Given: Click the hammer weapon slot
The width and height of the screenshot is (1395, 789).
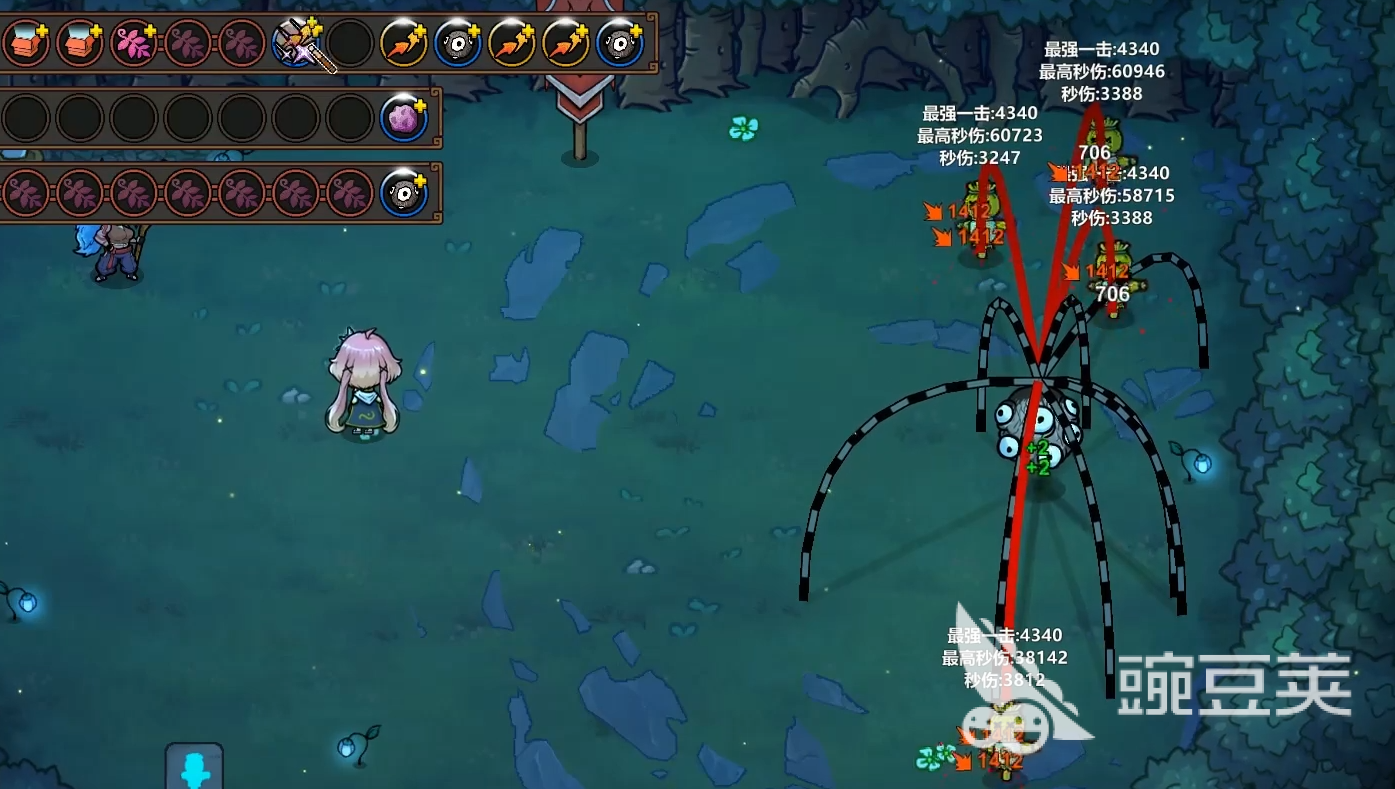Looking at the screenshot, I should click(297, 44).
